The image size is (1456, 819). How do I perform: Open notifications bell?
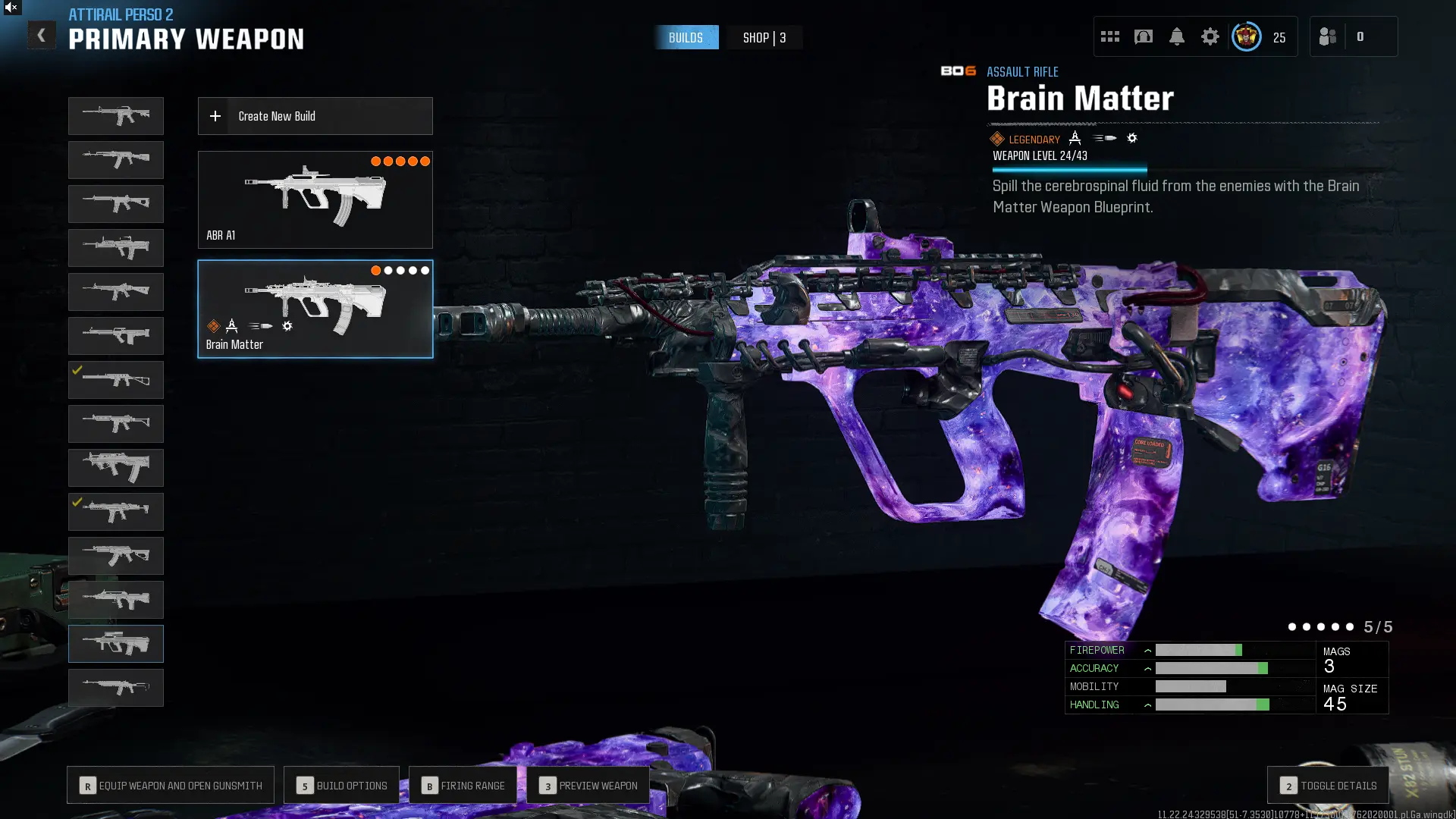1176,36
